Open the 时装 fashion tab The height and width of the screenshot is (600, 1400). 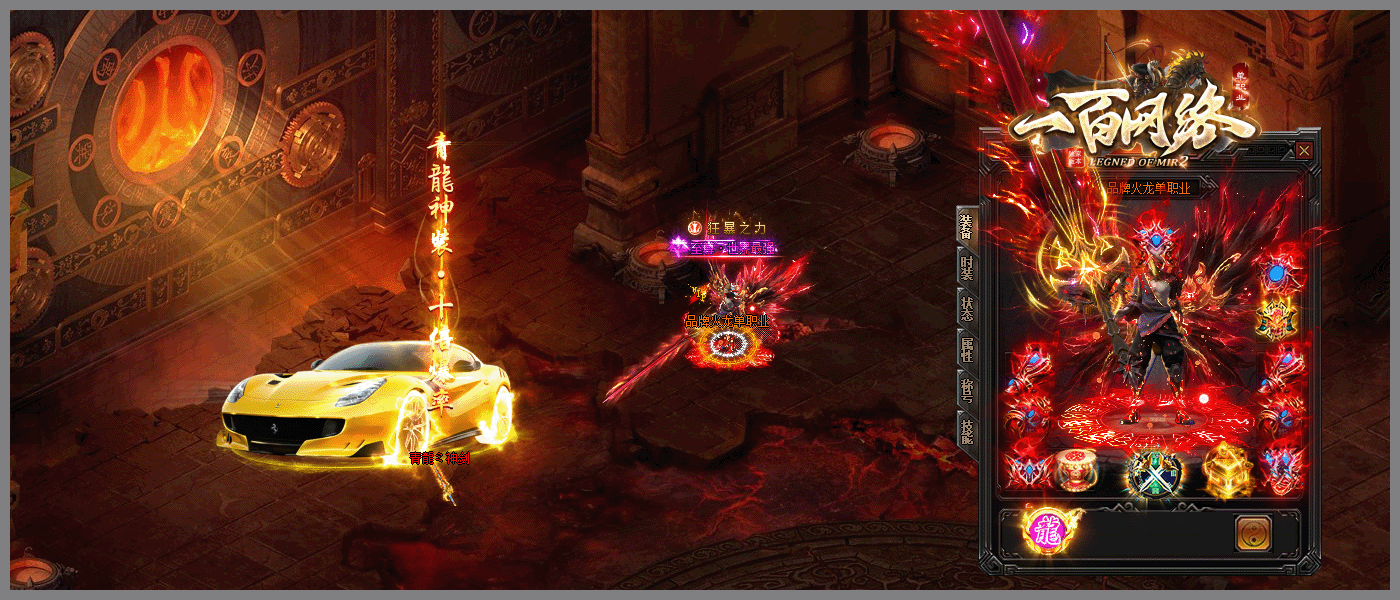(x=966, y=266)
